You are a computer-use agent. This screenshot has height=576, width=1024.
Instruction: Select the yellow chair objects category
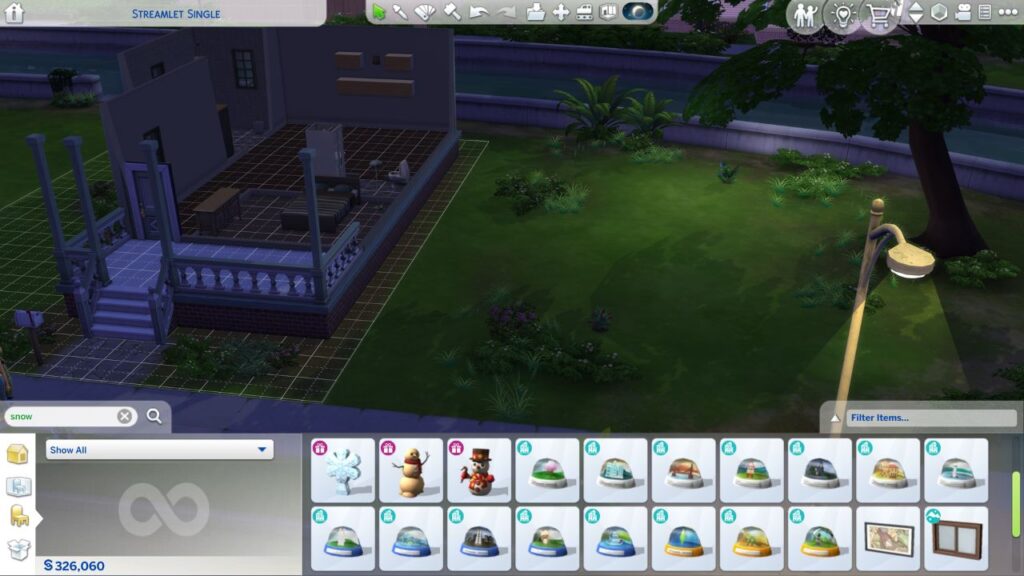click(x=18, y=516)
